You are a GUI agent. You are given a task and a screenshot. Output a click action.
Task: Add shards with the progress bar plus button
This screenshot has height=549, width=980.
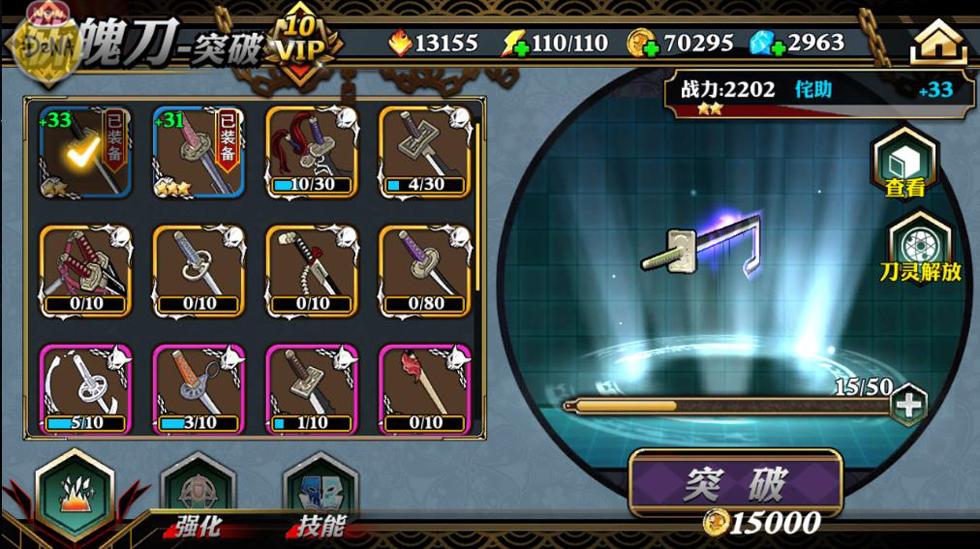[x=909, y=405]
